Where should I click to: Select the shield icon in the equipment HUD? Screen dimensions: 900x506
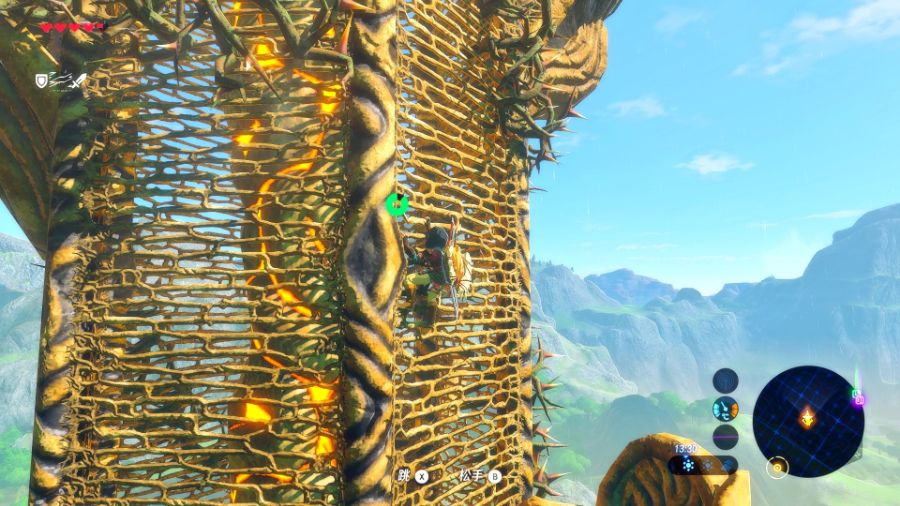click(42, 80)
